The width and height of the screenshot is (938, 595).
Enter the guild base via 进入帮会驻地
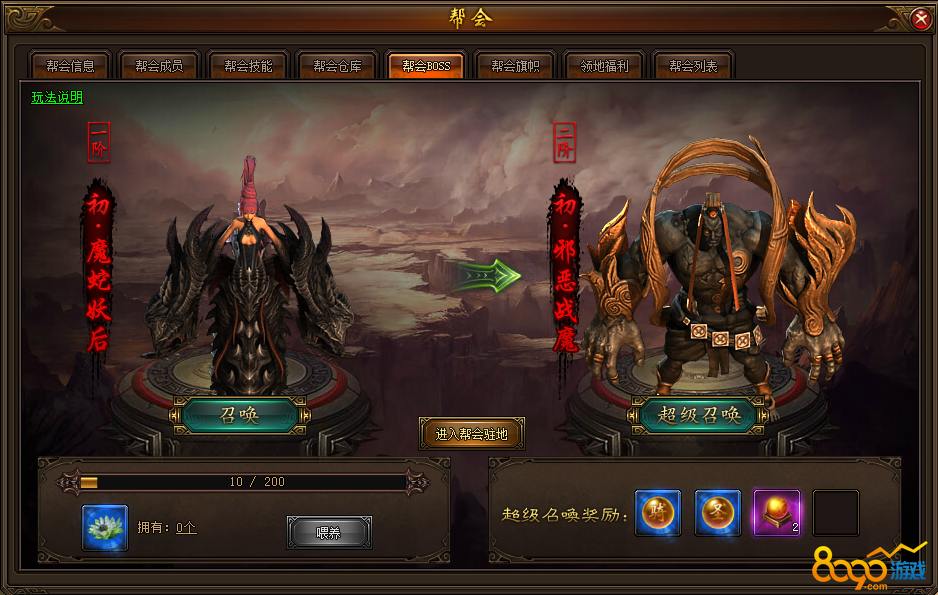pyautogui.click(x=472, y=434)
